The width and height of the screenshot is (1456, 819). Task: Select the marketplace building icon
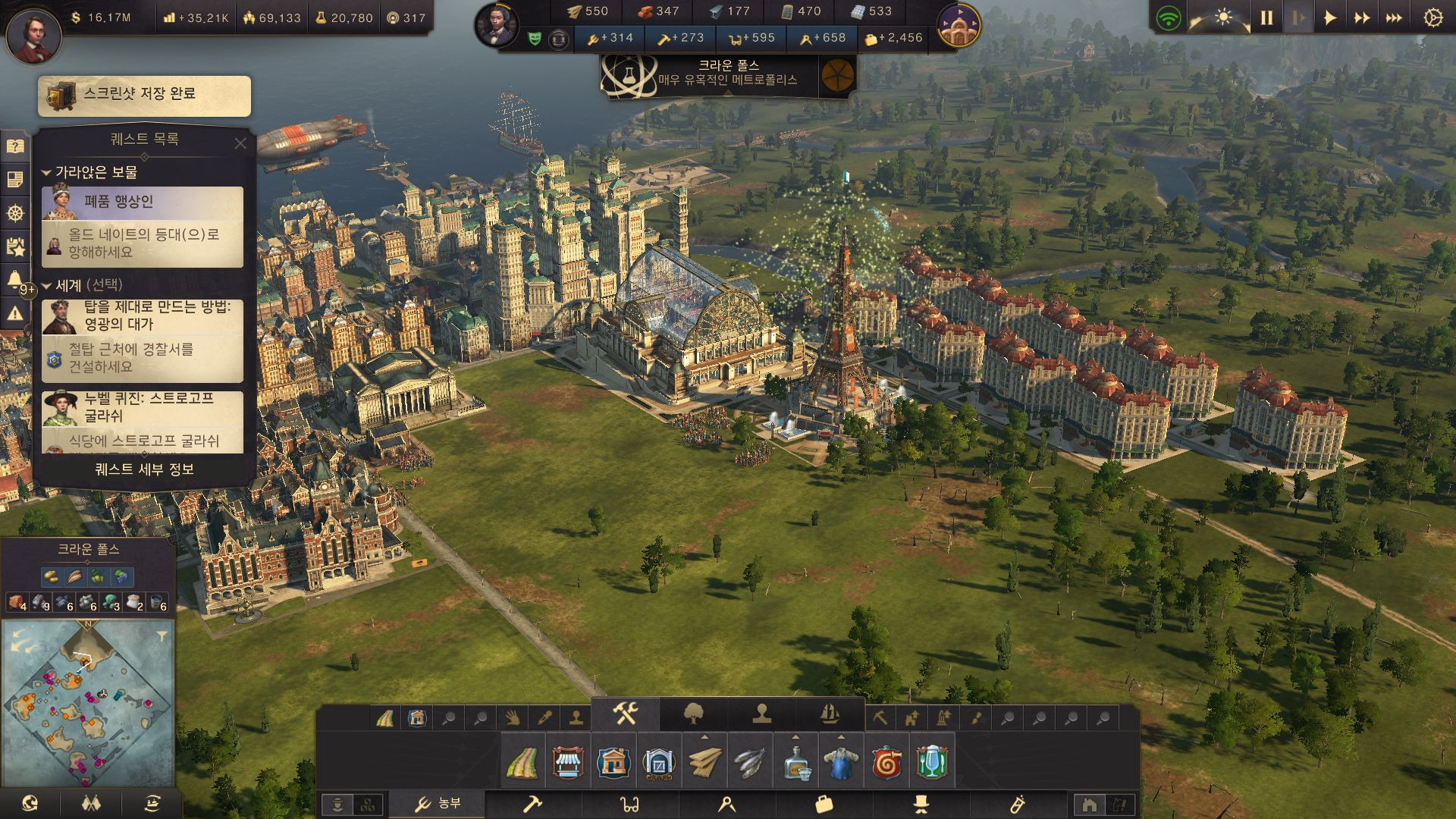pos(568,761)
